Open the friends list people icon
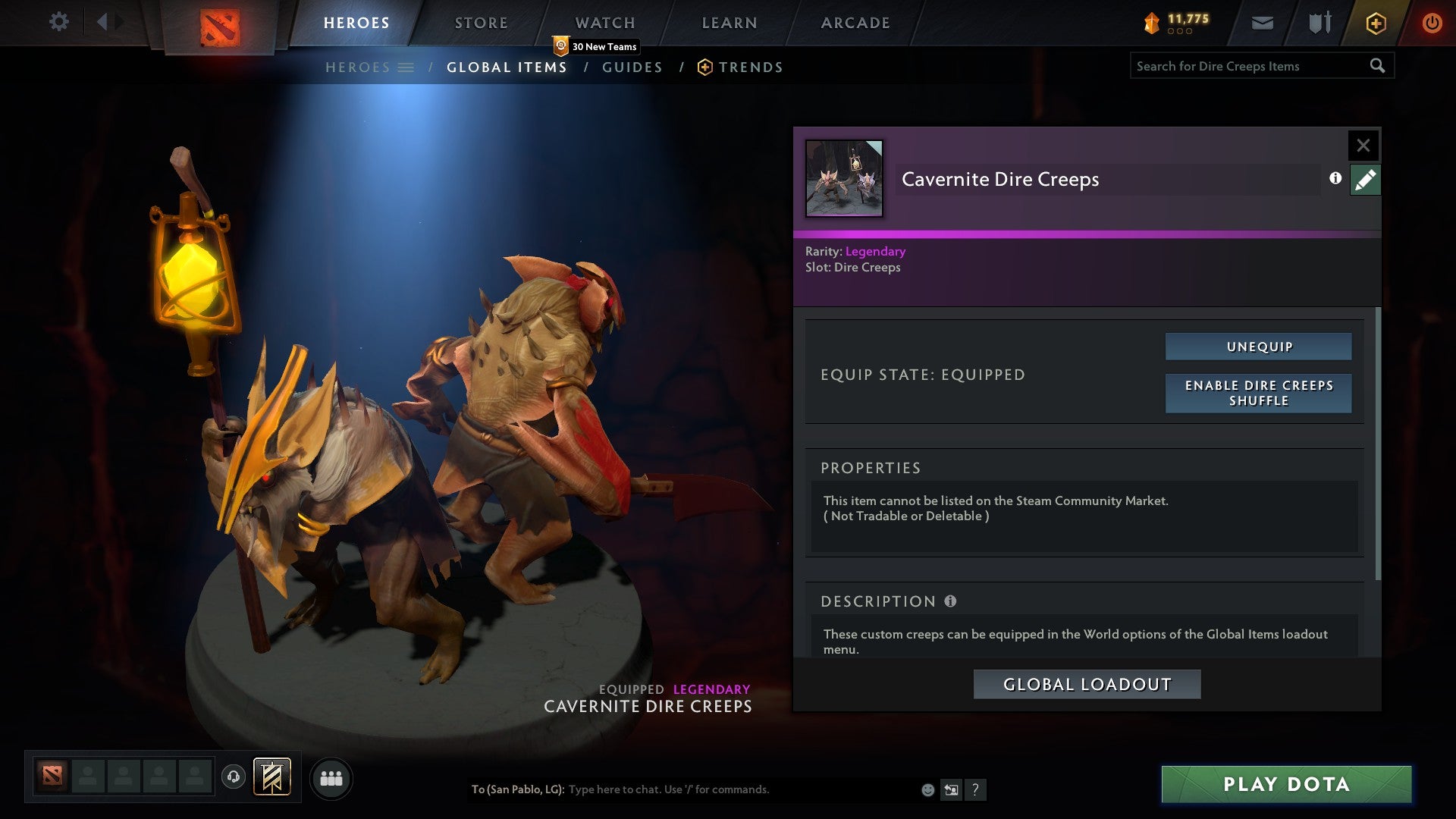 click(x=331, y=778)
